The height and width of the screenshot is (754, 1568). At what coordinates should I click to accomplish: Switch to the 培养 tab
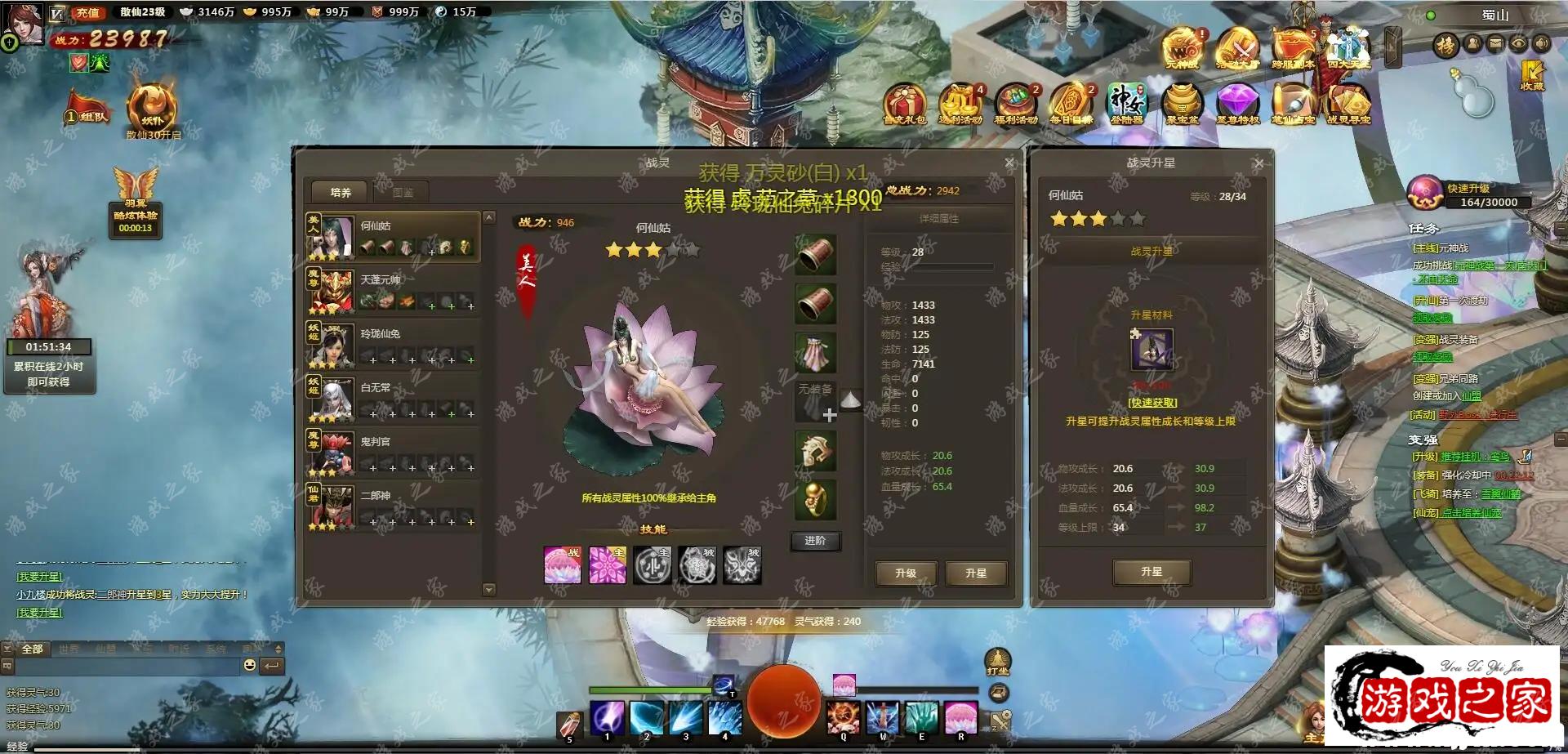341,193
